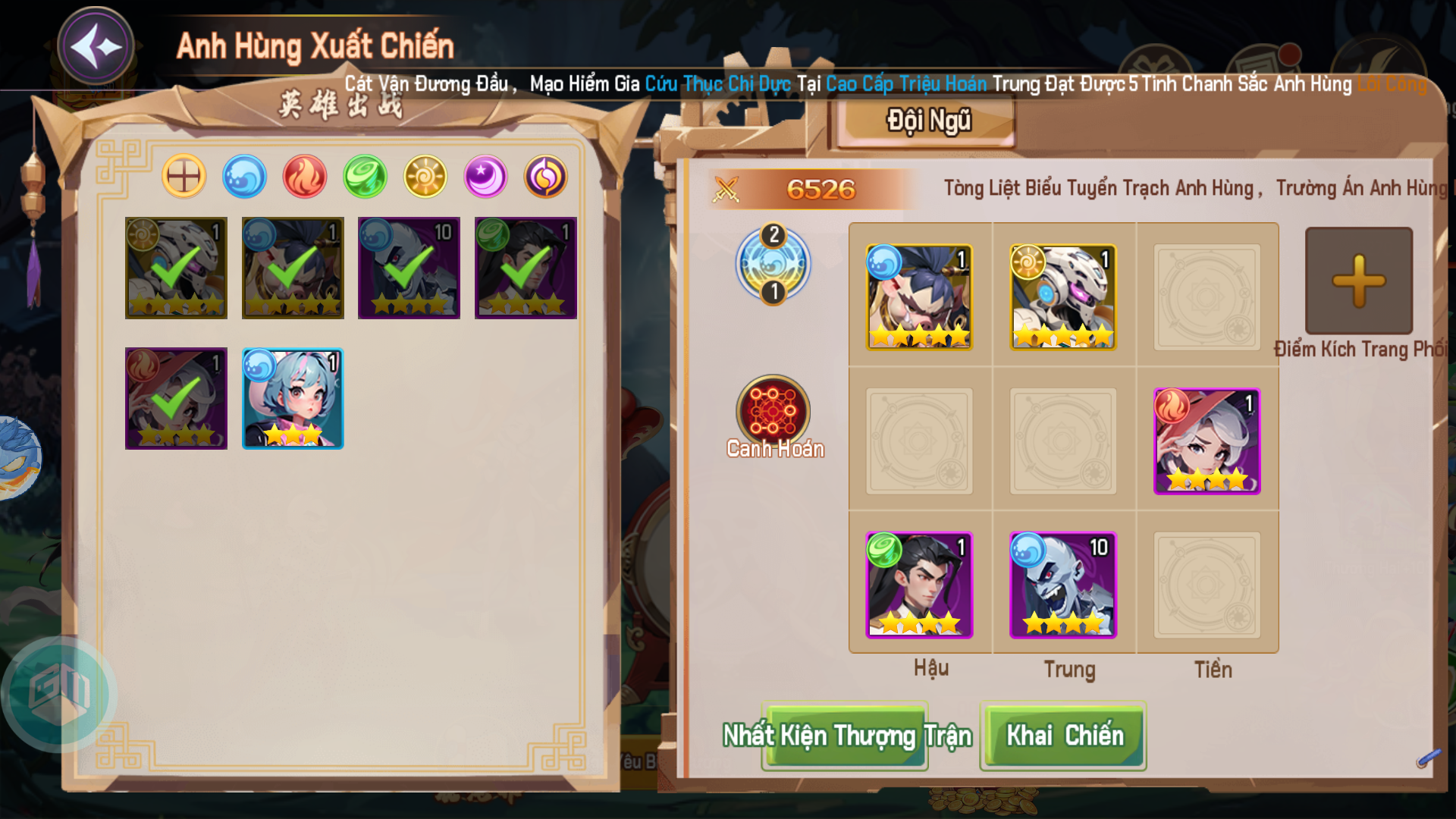Go back with the arrow button
This screenshot has width=1456, height=819.
[x=96, y=47]
